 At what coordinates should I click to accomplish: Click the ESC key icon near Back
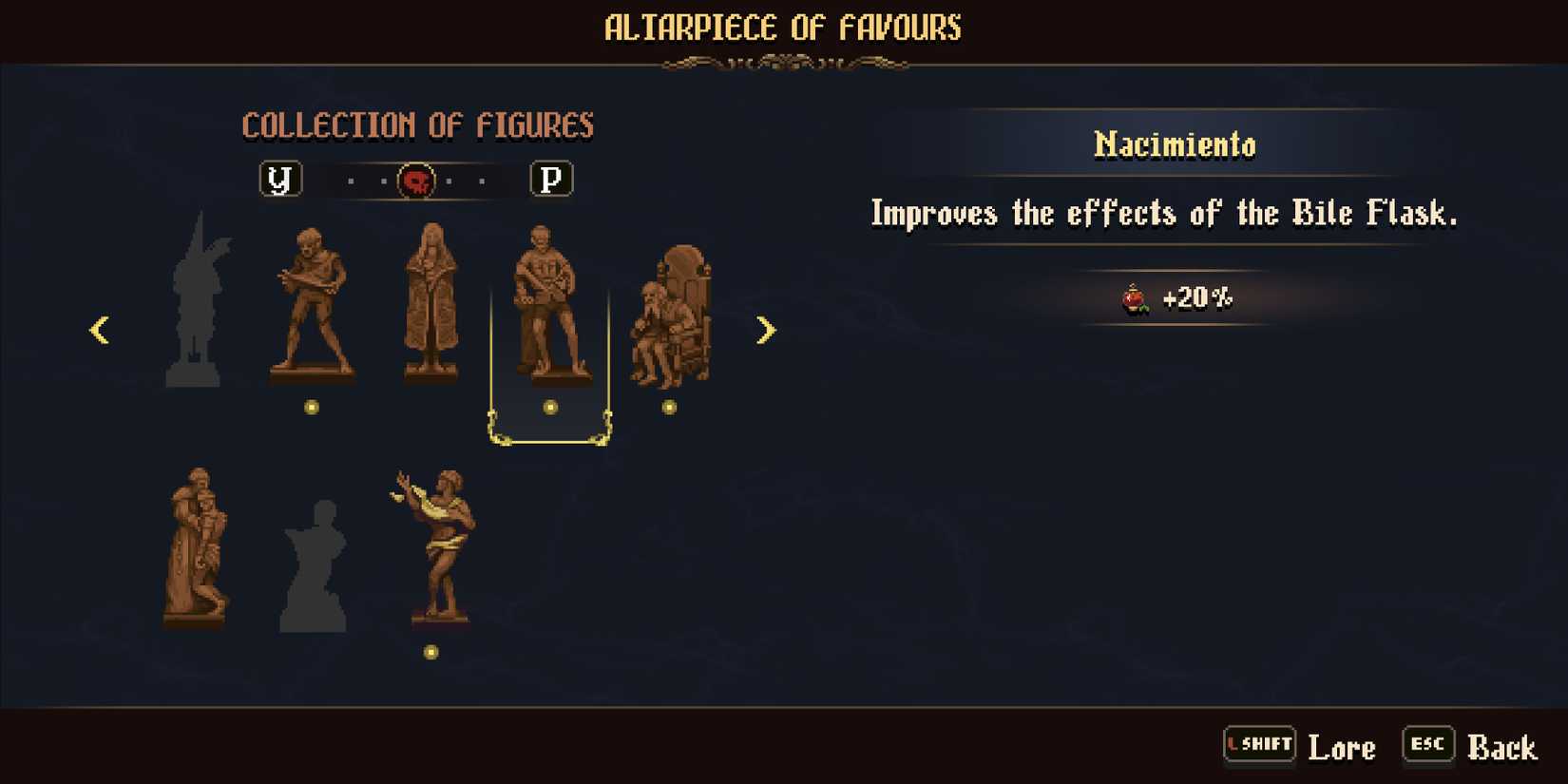(1427, 745)
